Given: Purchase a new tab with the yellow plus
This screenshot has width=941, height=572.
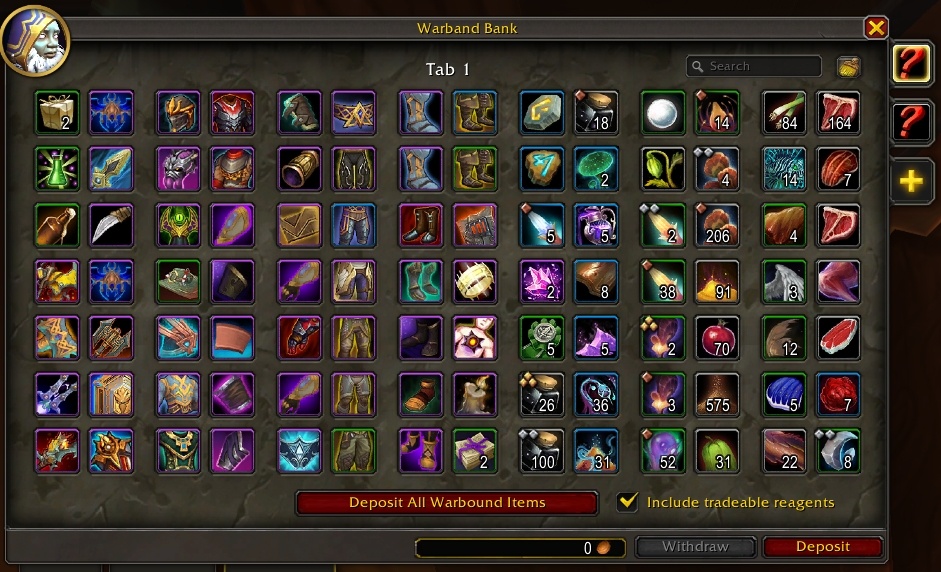Looking at the screenshot, I should tap(911, 181).
